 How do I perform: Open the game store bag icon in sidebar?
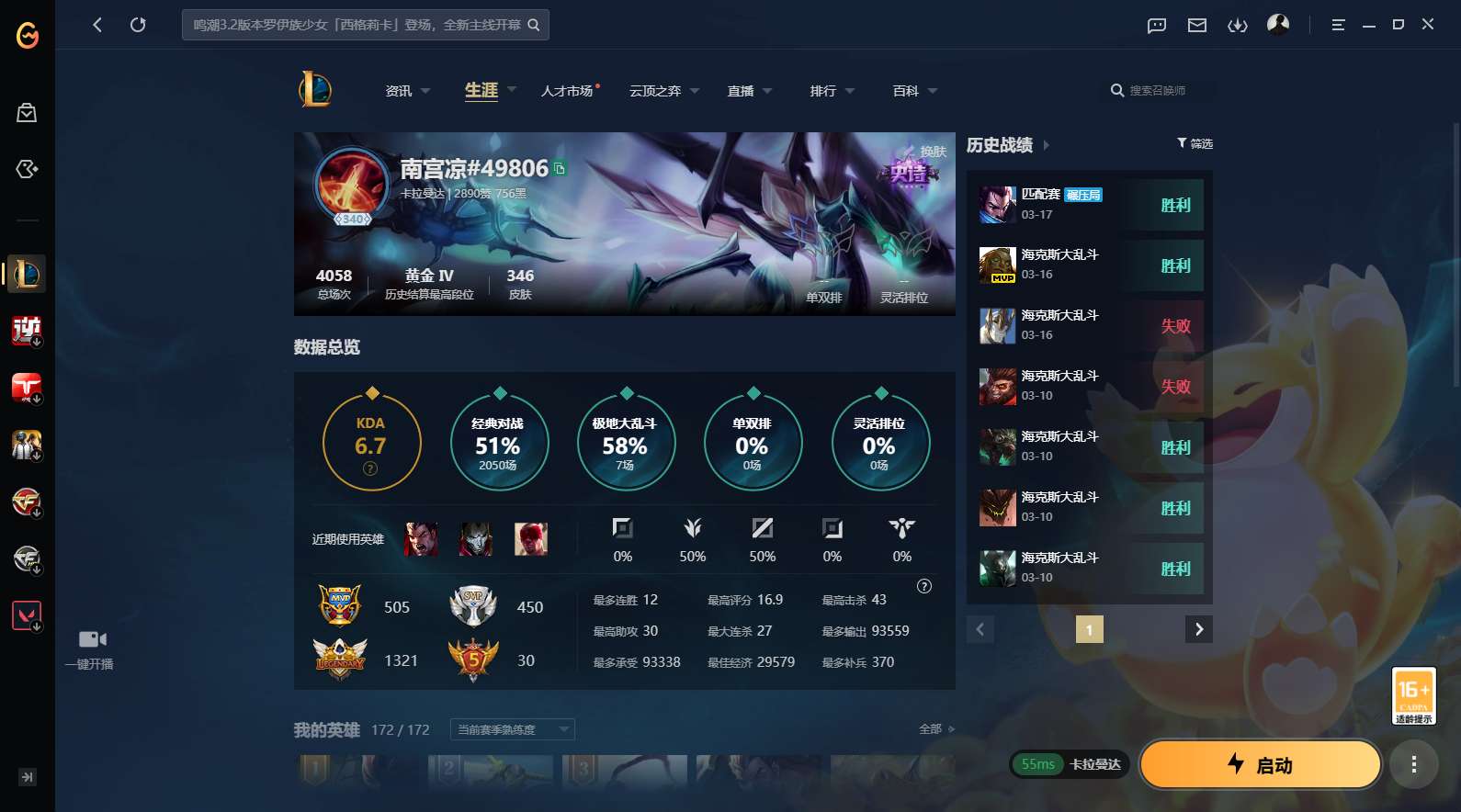[x=27, y=112]
